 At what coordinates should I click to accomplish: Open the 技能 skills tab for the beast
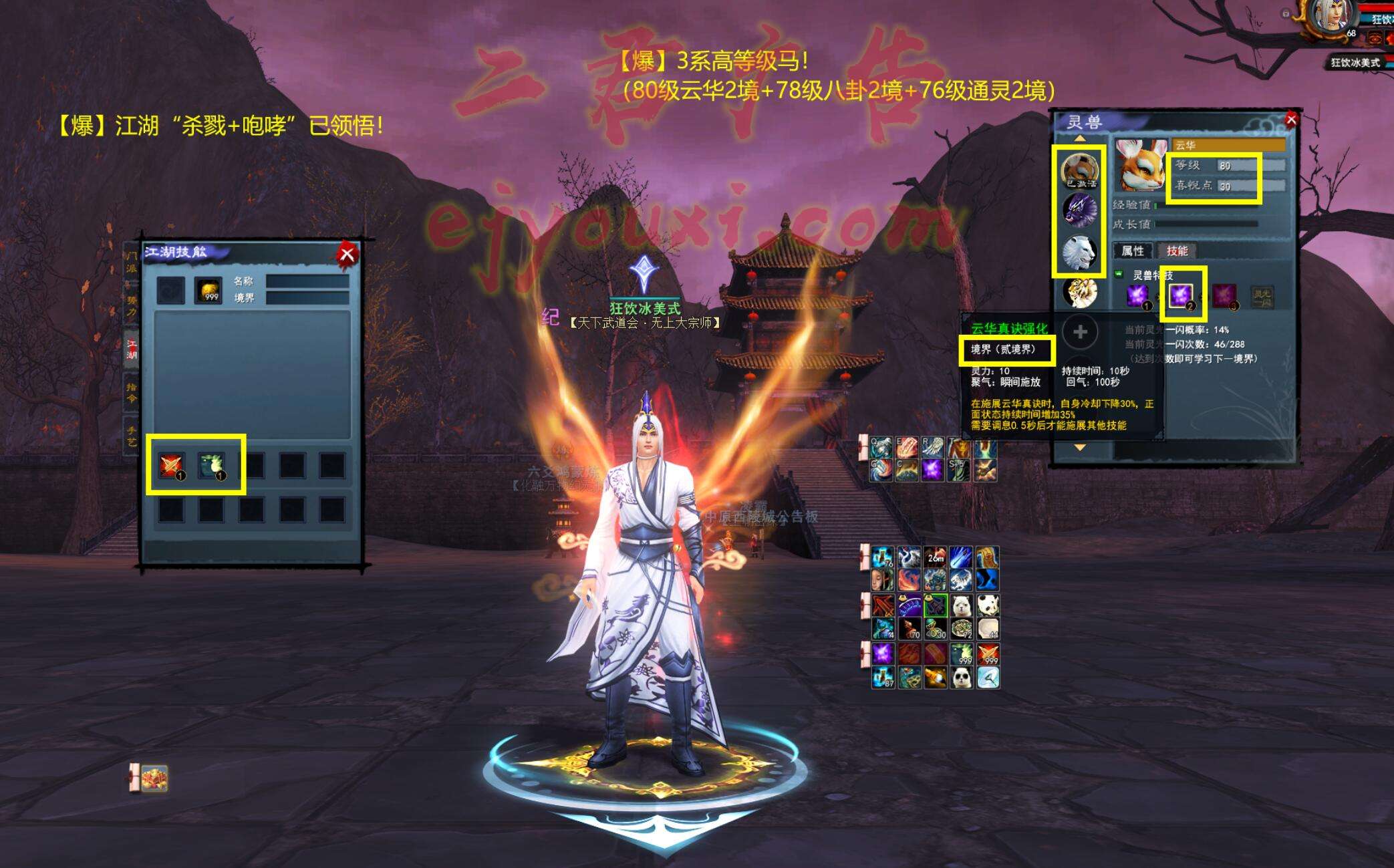(x=1177, y=251)
